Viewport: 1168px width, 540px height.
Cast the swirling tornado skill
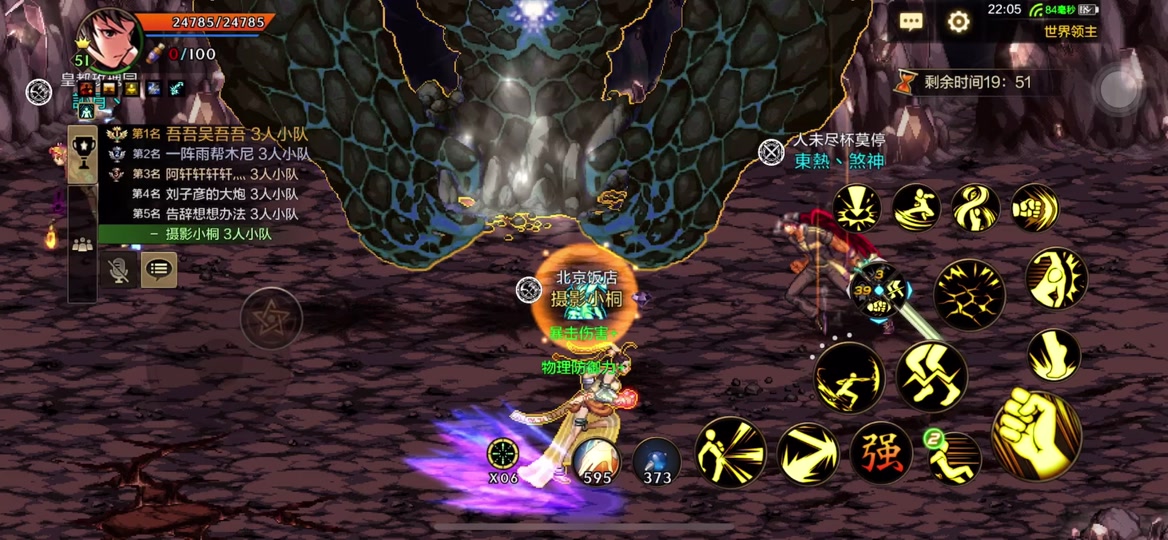coord(975,208)
